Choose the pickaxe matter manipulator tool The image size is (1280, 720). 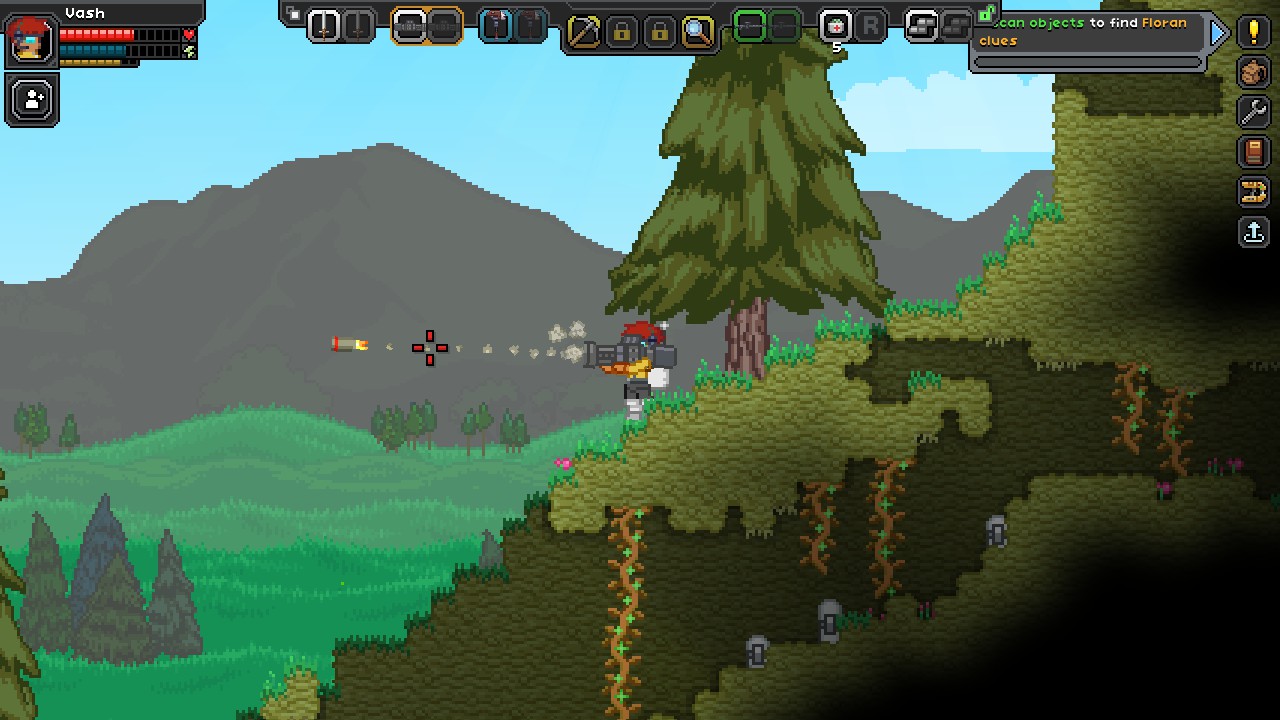[x=583, y=32]
